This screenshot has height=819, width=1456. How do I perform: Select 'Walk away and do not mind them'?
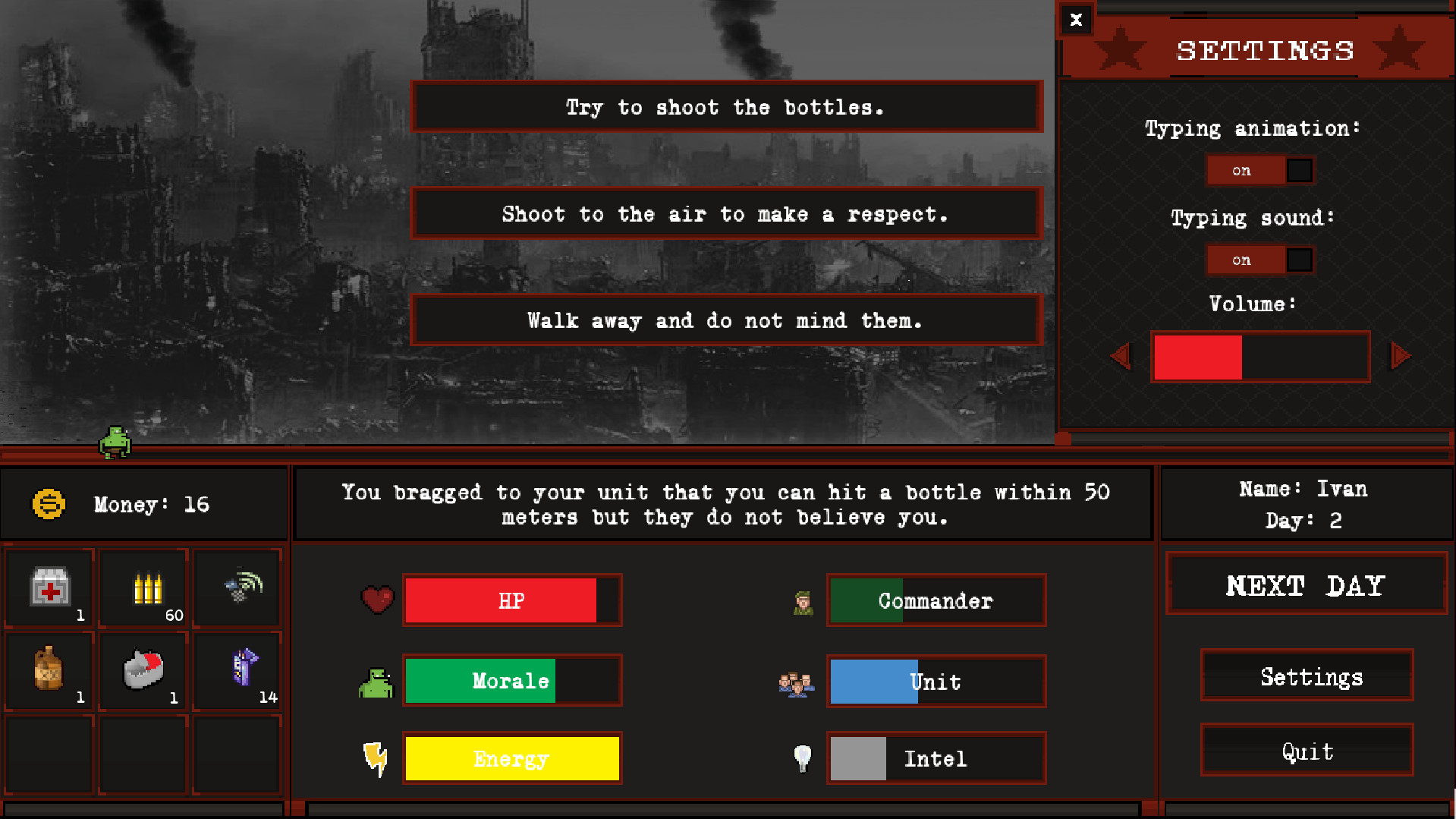(725, 320)
